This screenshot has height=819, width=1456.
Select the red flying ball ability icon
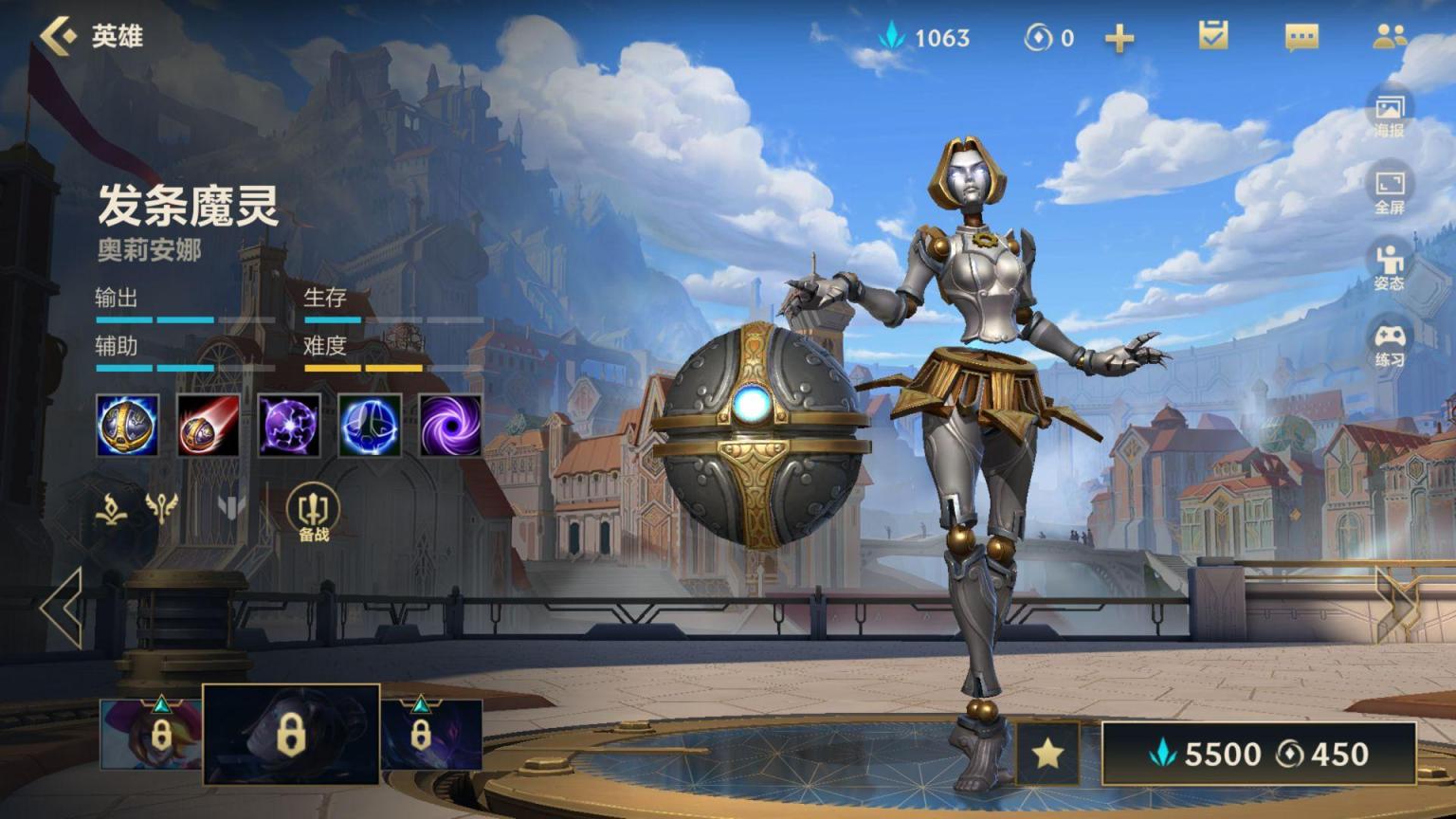[209, 426]
